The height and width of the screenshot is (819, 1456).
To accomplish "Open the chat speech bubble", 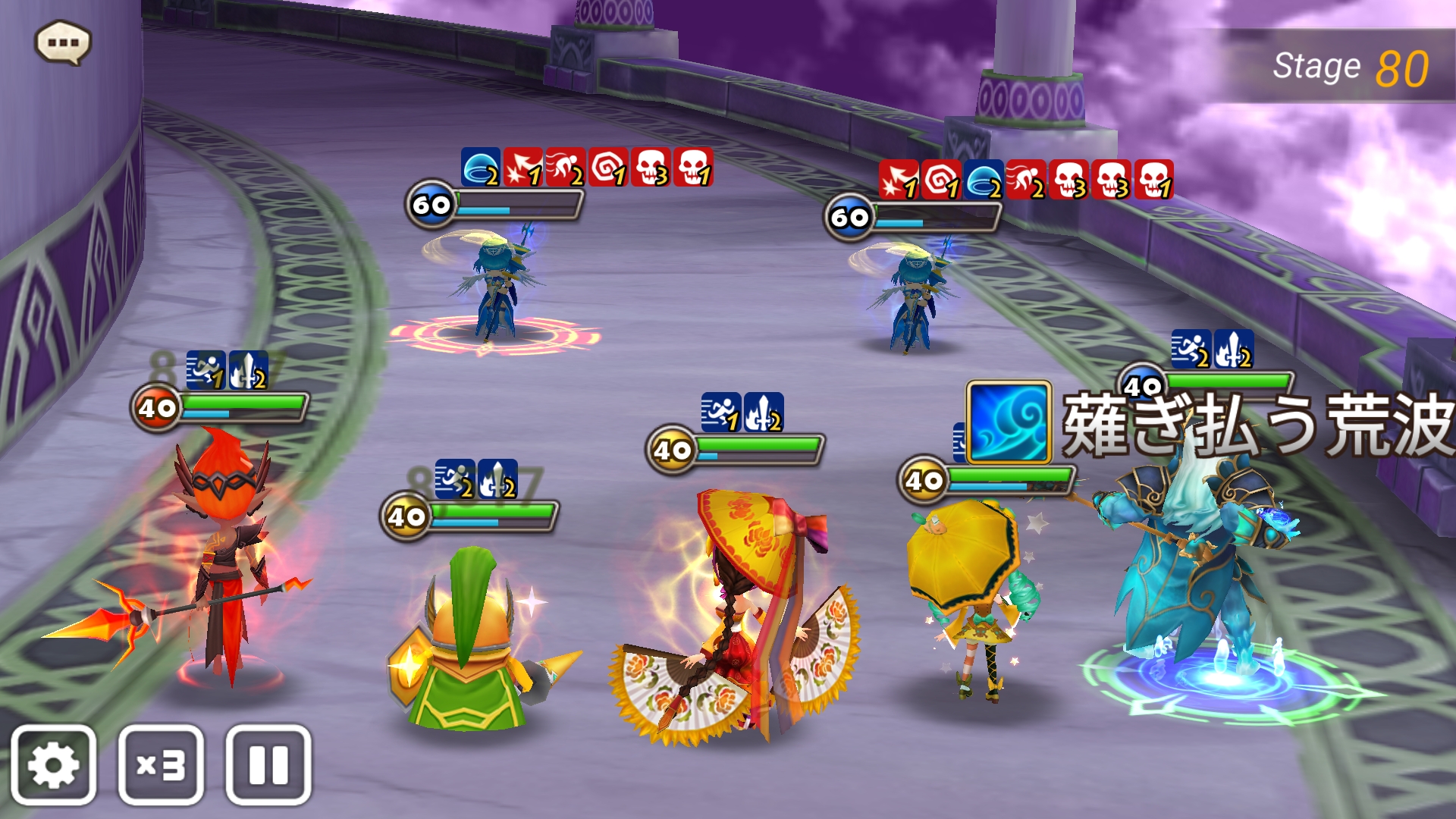I will (x=63, y=42).
